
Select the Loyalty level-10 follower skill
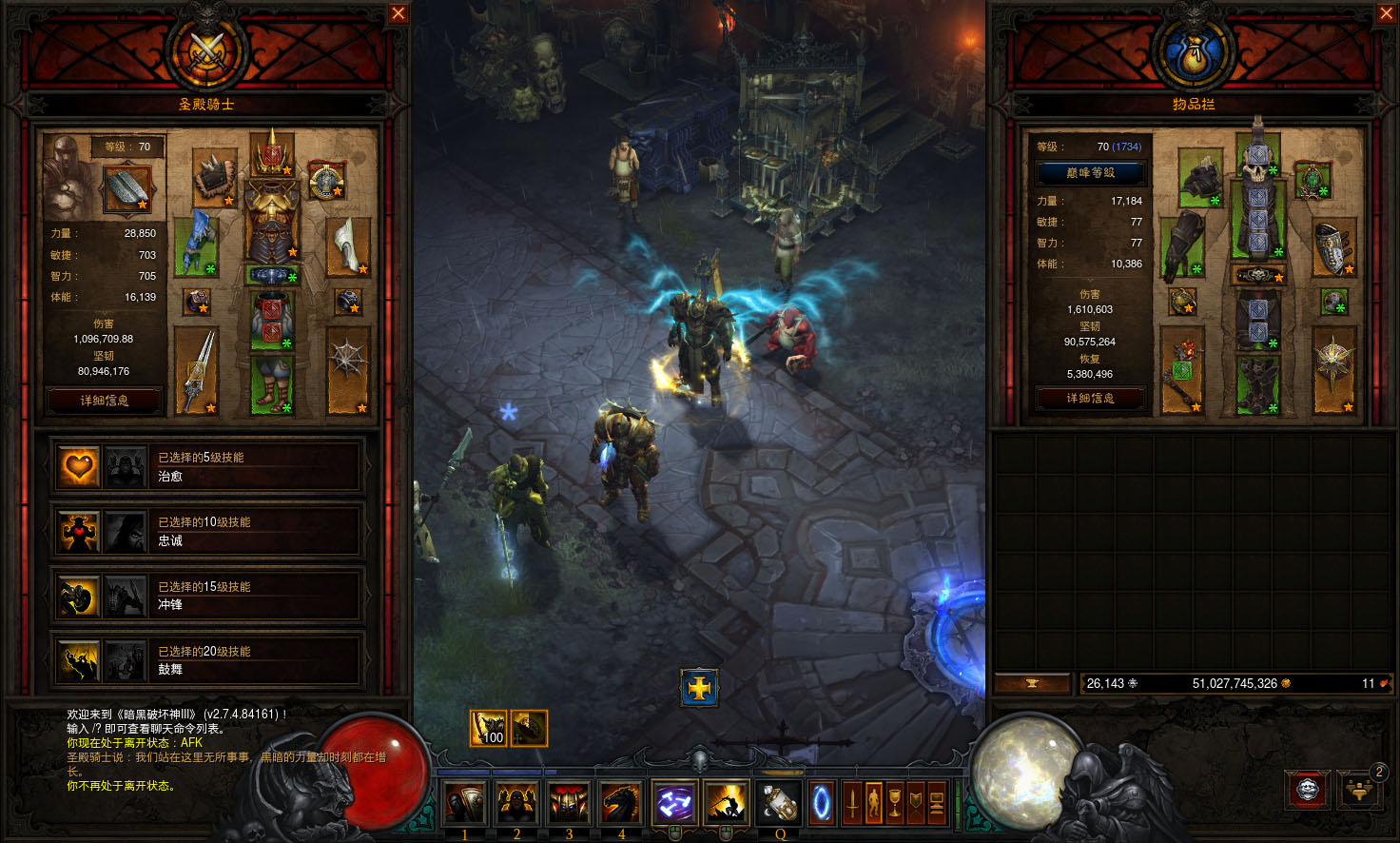(78, 531)
